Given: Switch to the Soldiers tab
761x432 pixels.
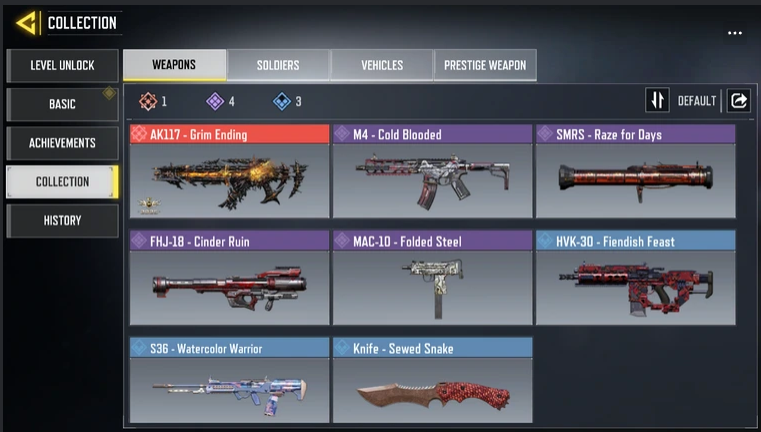Looking at the screenshot, I should 278,65.
